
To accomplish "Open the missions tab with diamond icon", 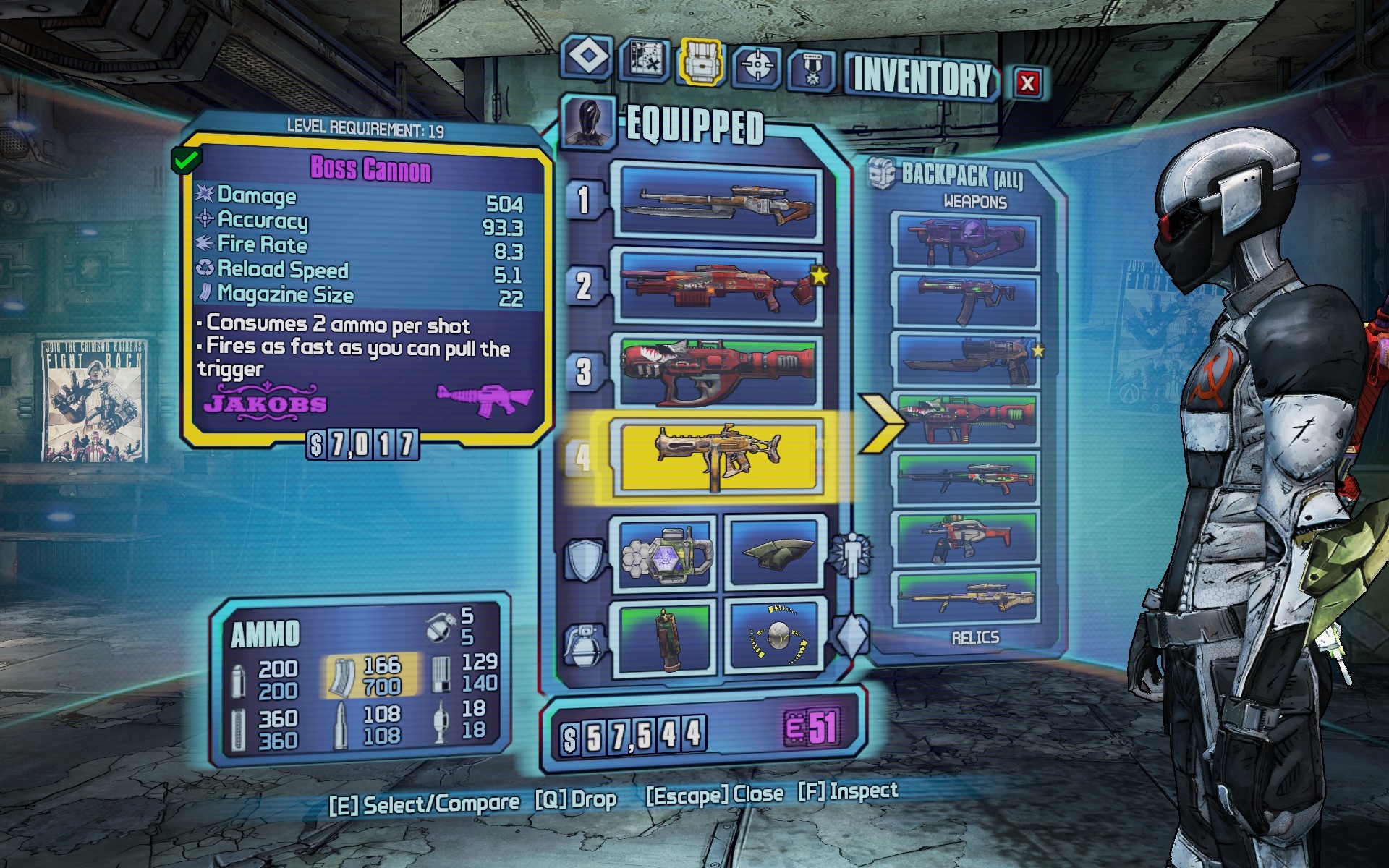I will pyautogui.click(x=586, y=56).
